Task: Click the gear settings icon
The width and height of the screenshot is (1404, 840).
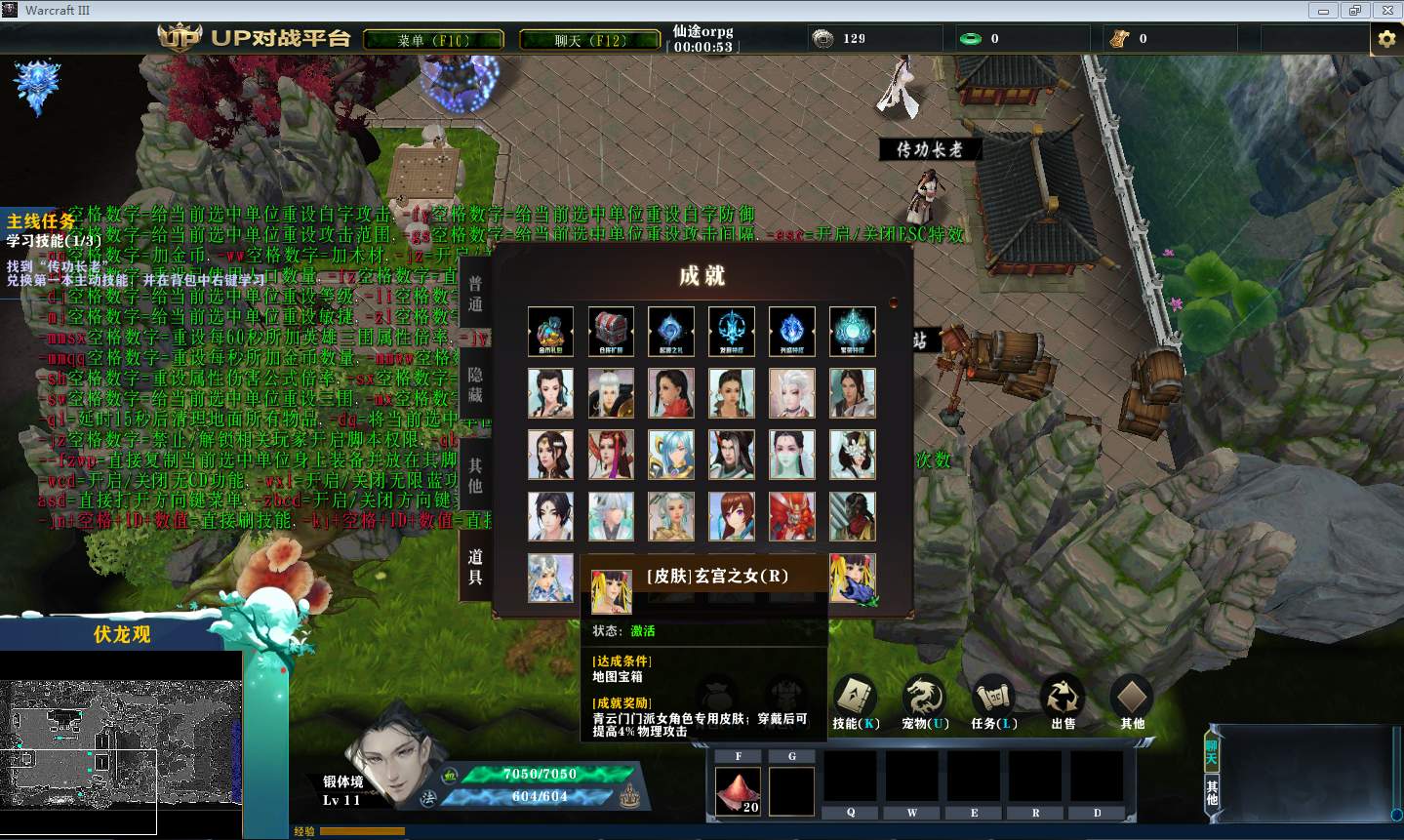Action: coord(1386,39)
